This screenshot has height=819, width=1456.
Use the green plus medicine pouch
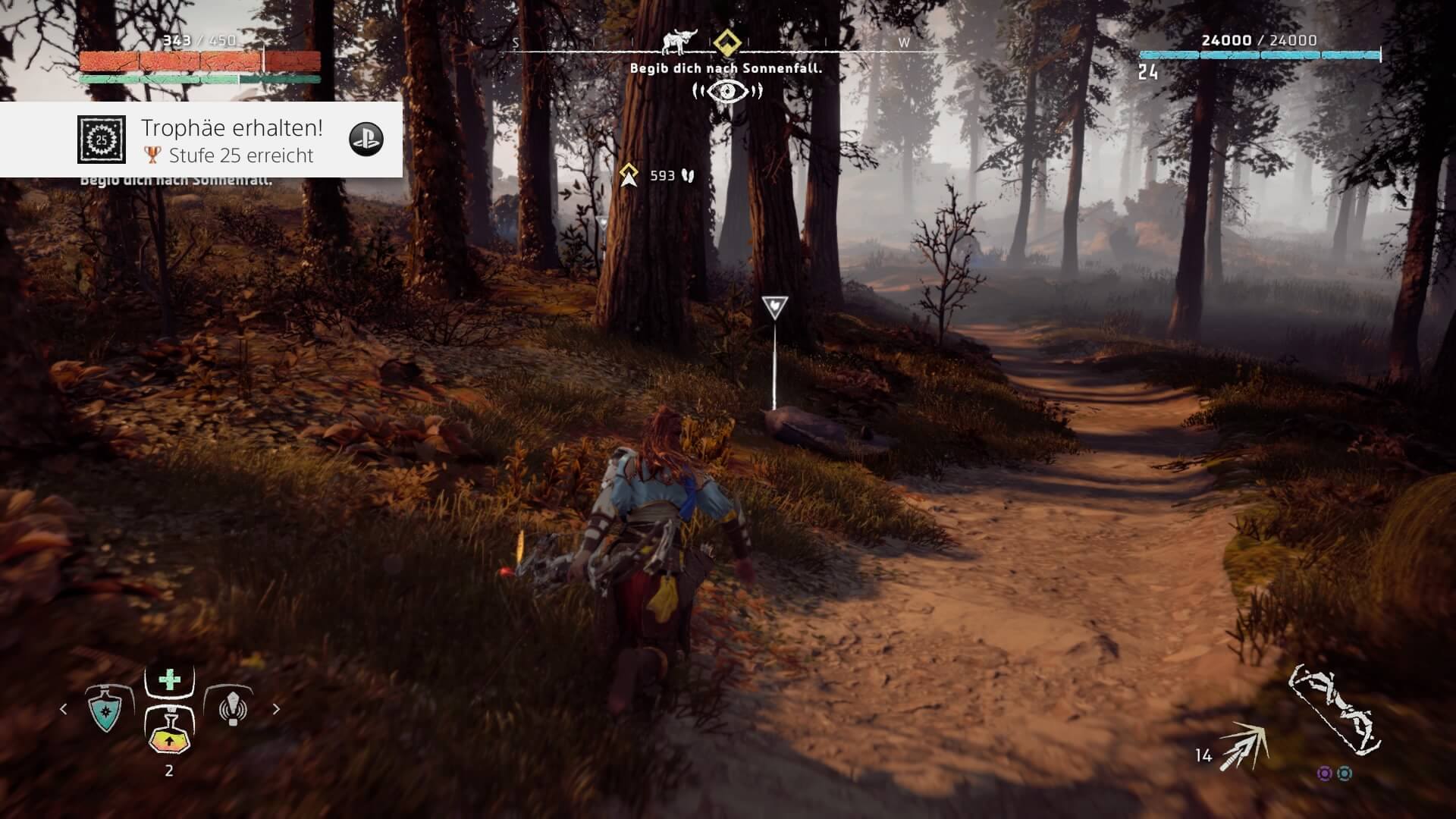tap(170, 679)
